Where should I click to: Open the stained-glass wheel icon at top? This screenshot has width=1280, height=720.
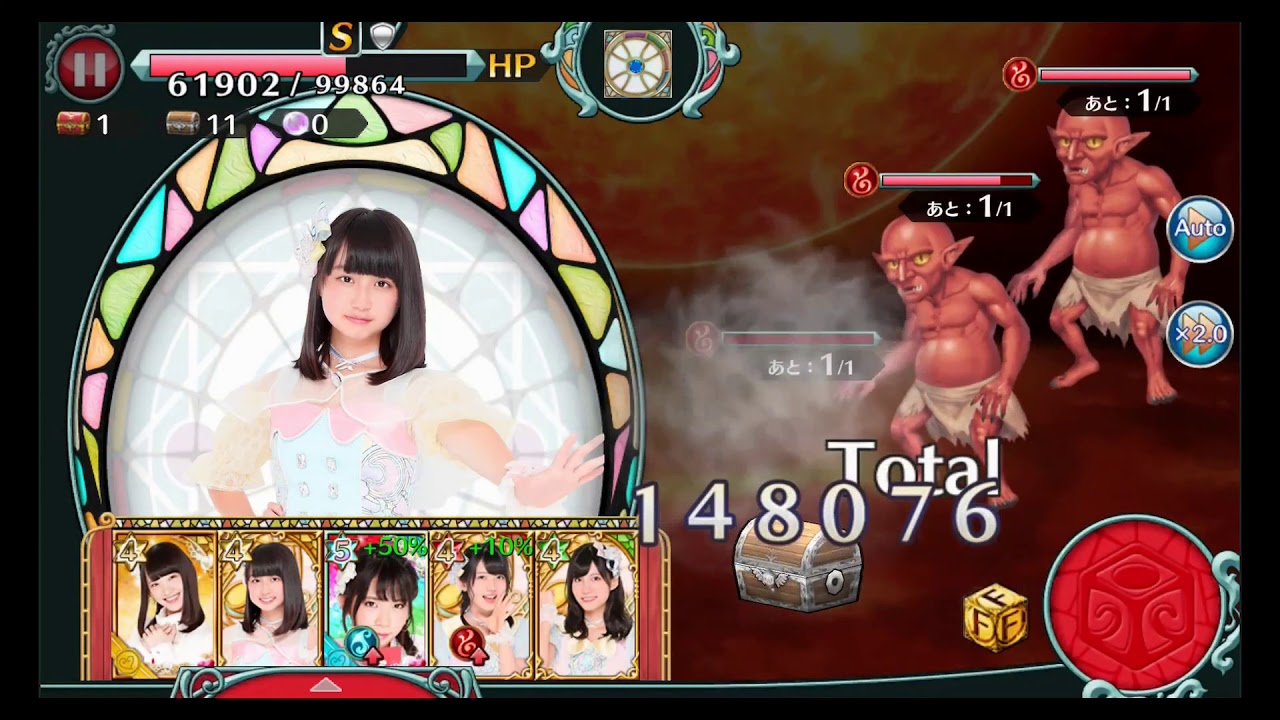pos(637,64)
